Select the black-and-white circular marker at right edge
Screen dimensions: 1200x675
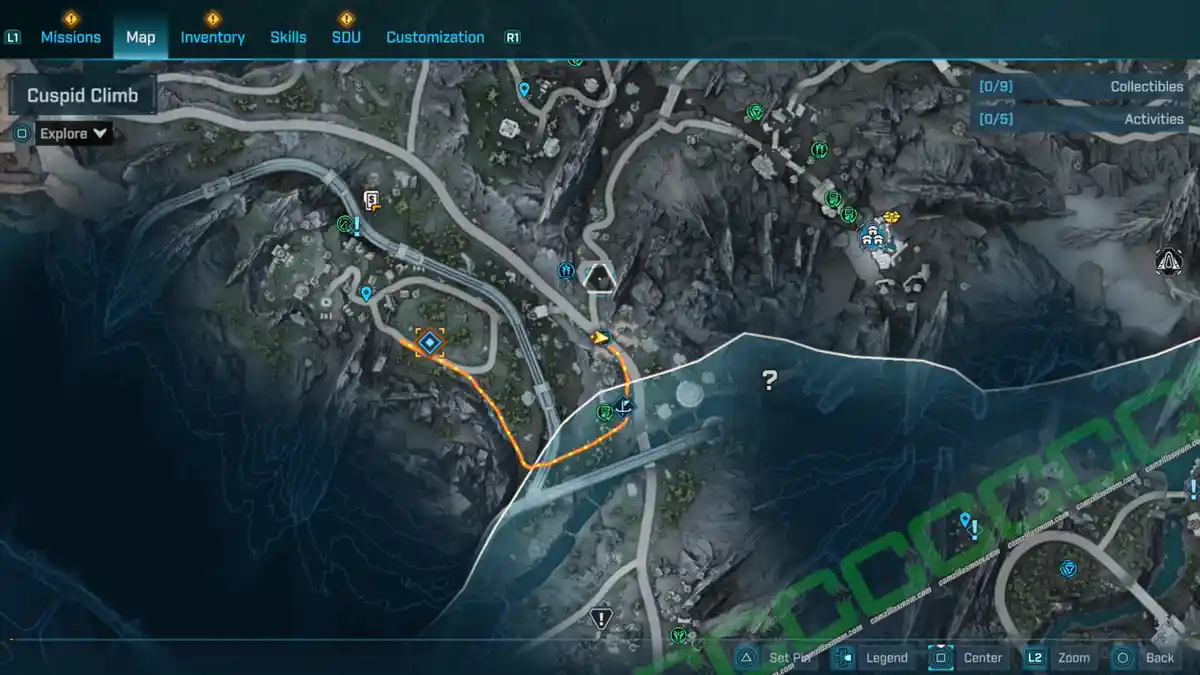tap(1166, 262)
